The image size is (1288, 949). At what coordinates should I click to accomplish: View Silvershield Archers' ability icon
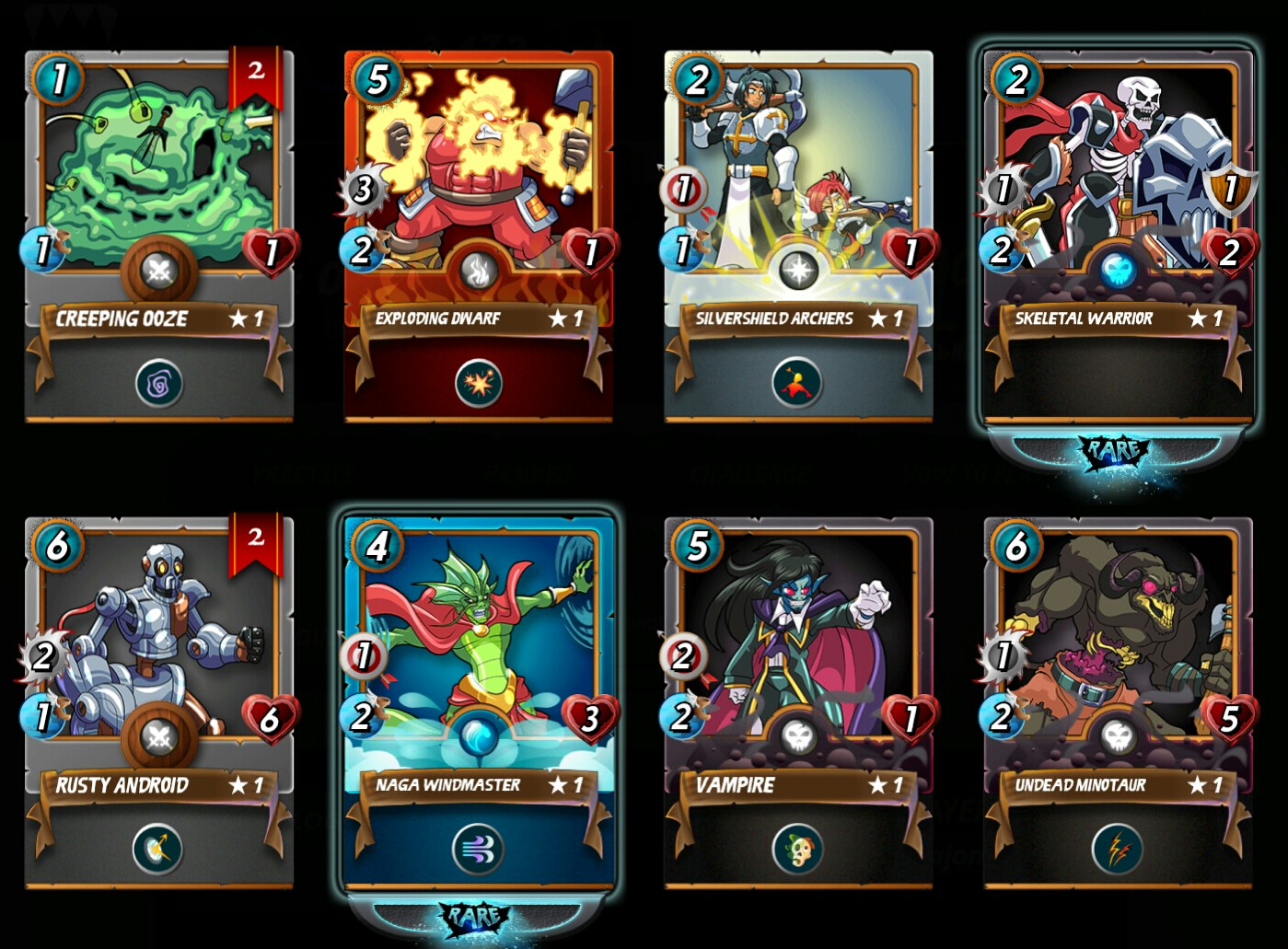(797, 383)
